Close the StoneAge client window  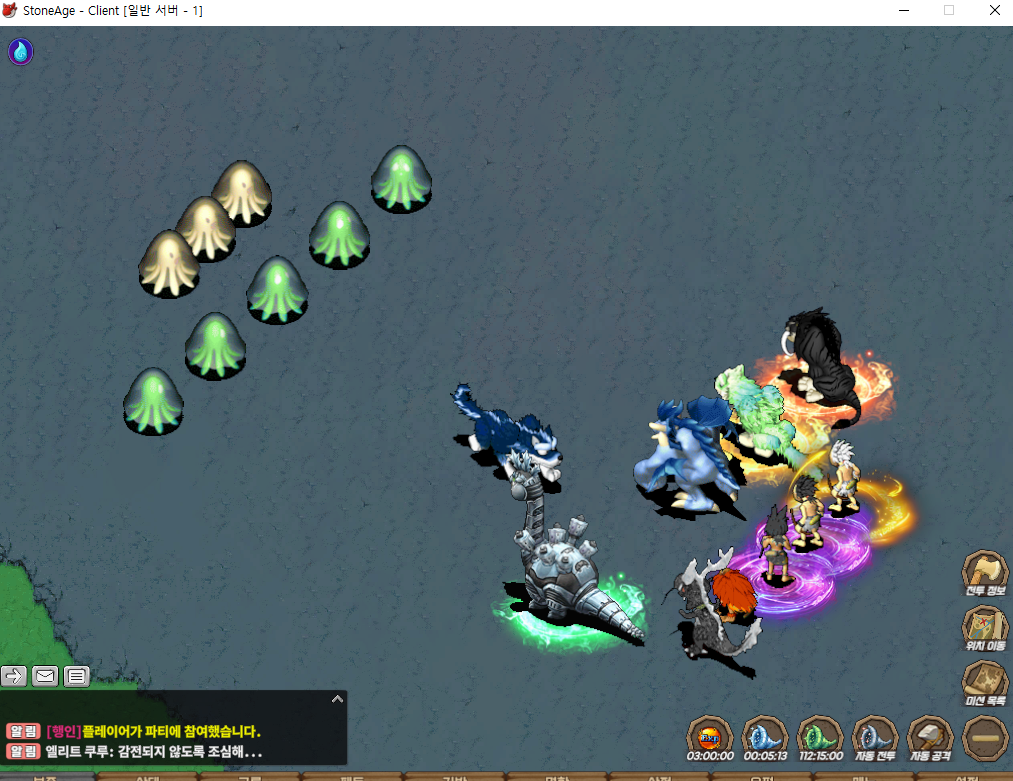(x=994, y=11)
